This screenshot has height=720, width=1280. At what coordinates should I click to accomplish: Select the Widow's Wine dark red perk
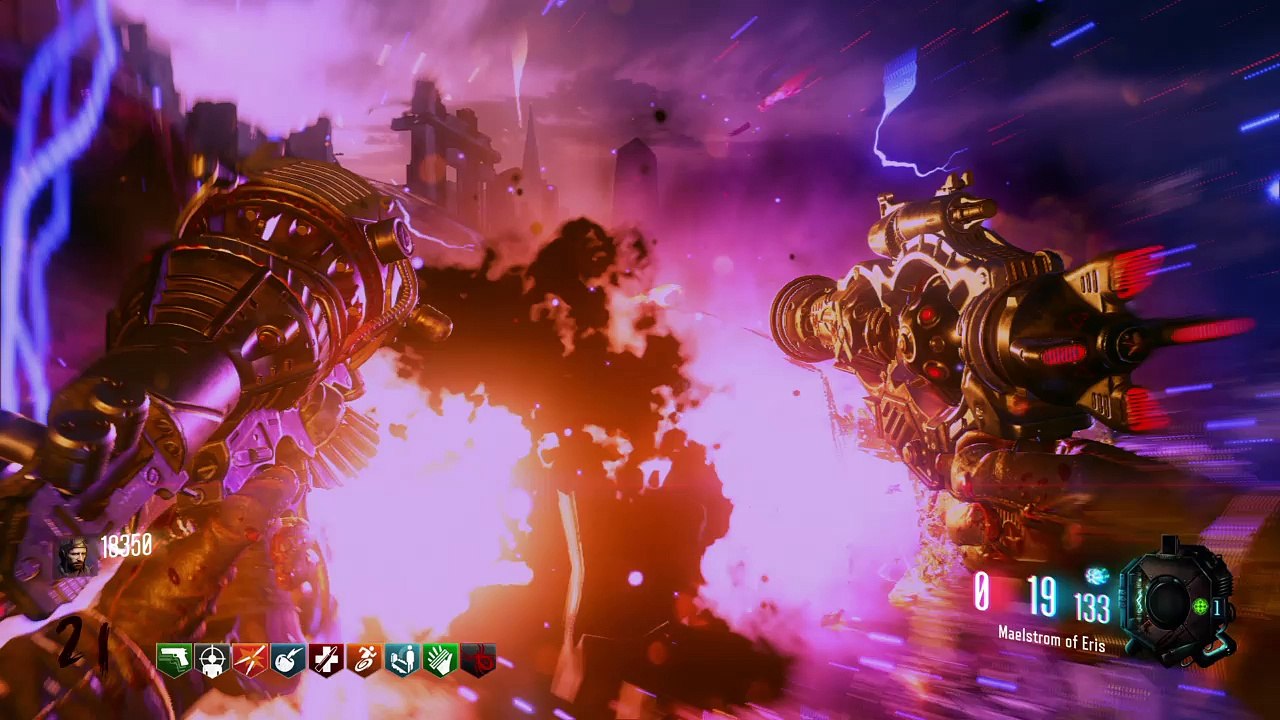[478, 660]
